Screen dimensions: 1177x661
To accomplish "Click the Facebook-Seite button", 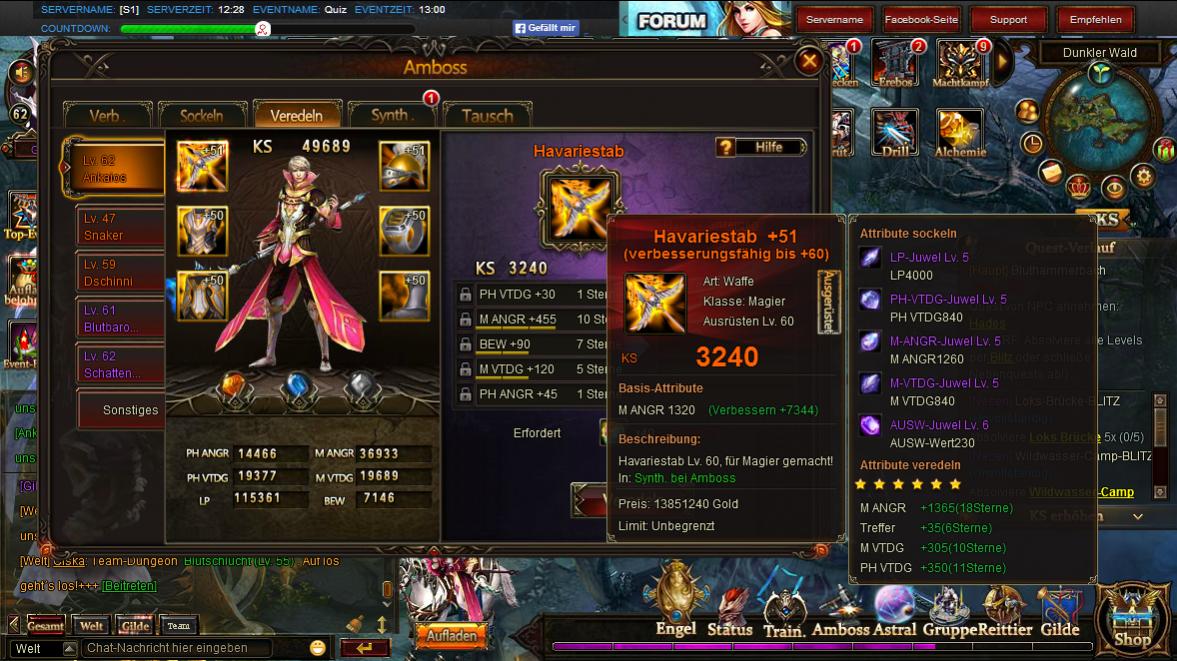I will coord(921,19).
